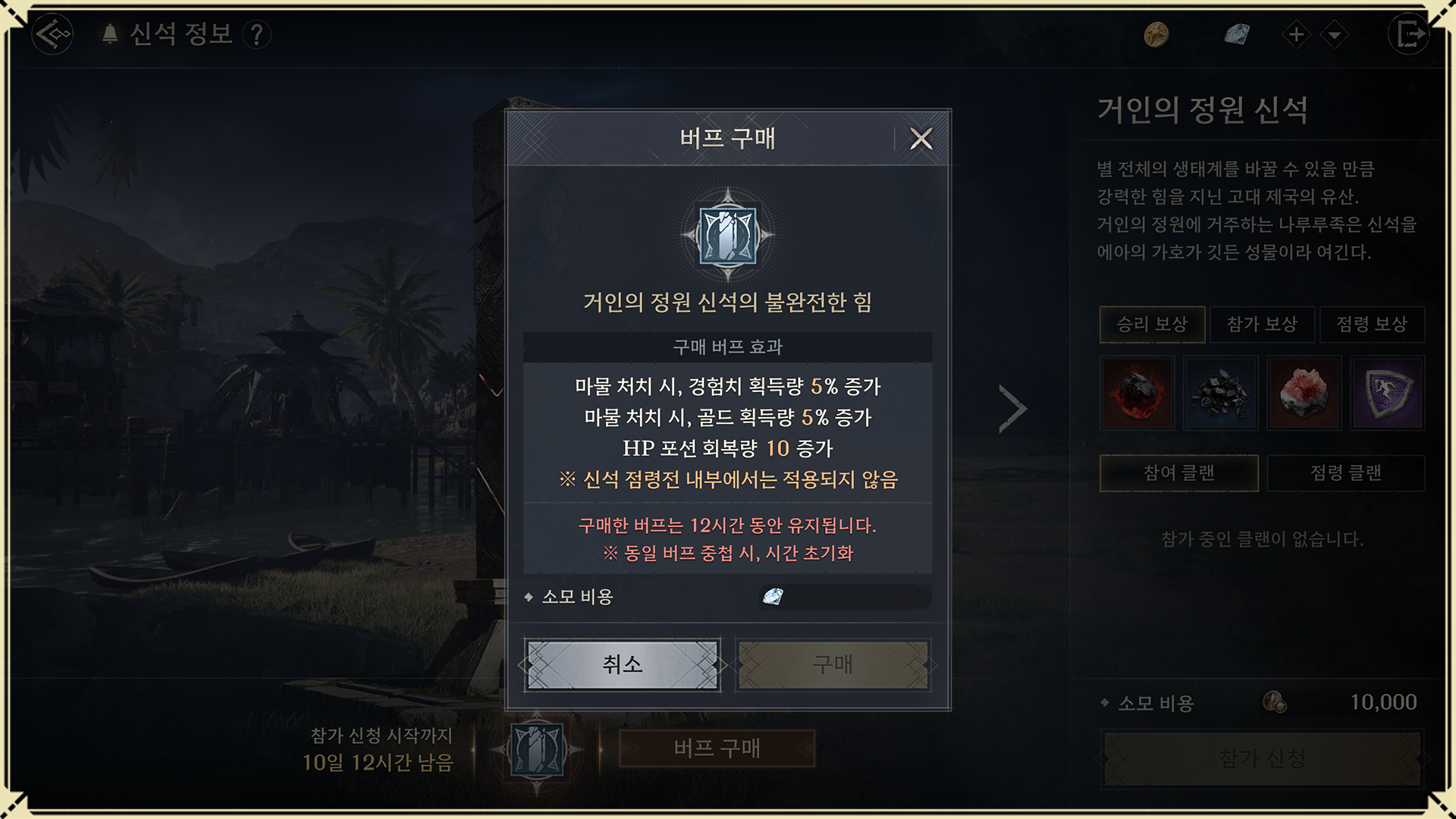The image size is (1456, 819).
Task: Exit the screen via top-right exit icon
Action: [x=1408, y=34]
